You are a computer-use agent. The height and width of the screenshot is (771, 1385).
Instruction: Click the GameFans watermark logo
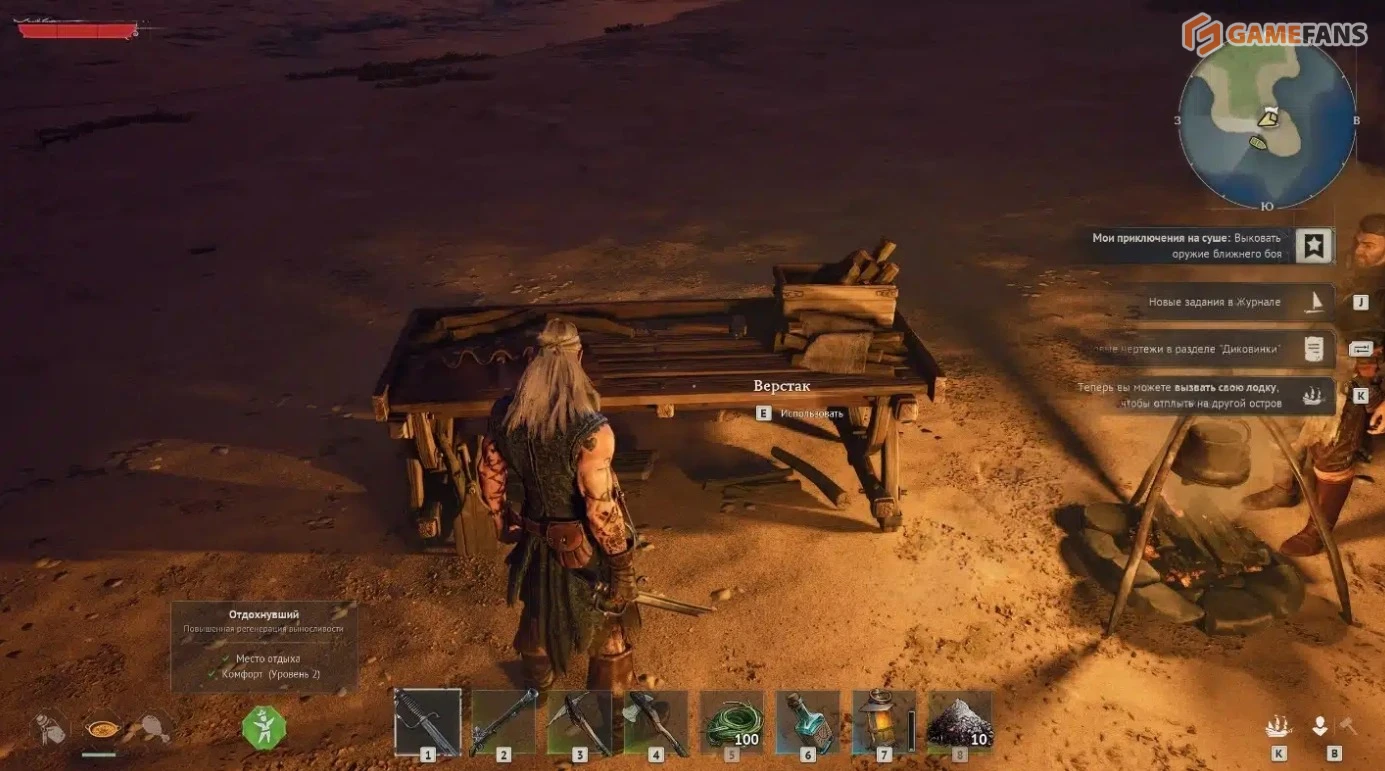(1273, 33)
